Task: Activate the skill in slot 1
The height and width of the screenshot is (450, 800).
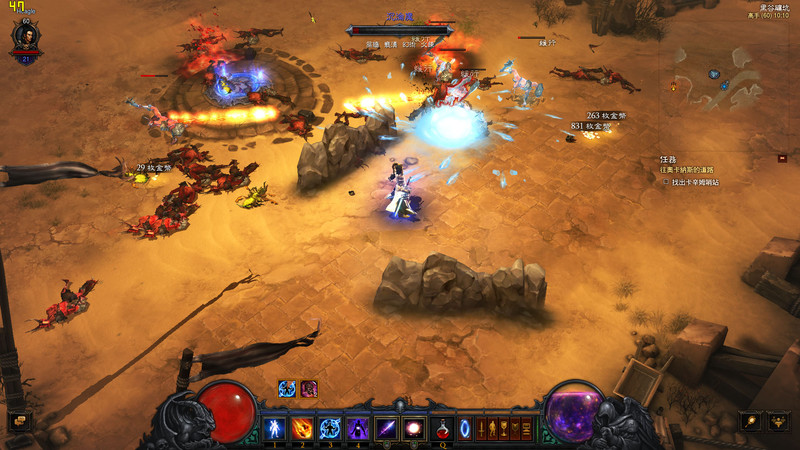Action: point(273,429)
